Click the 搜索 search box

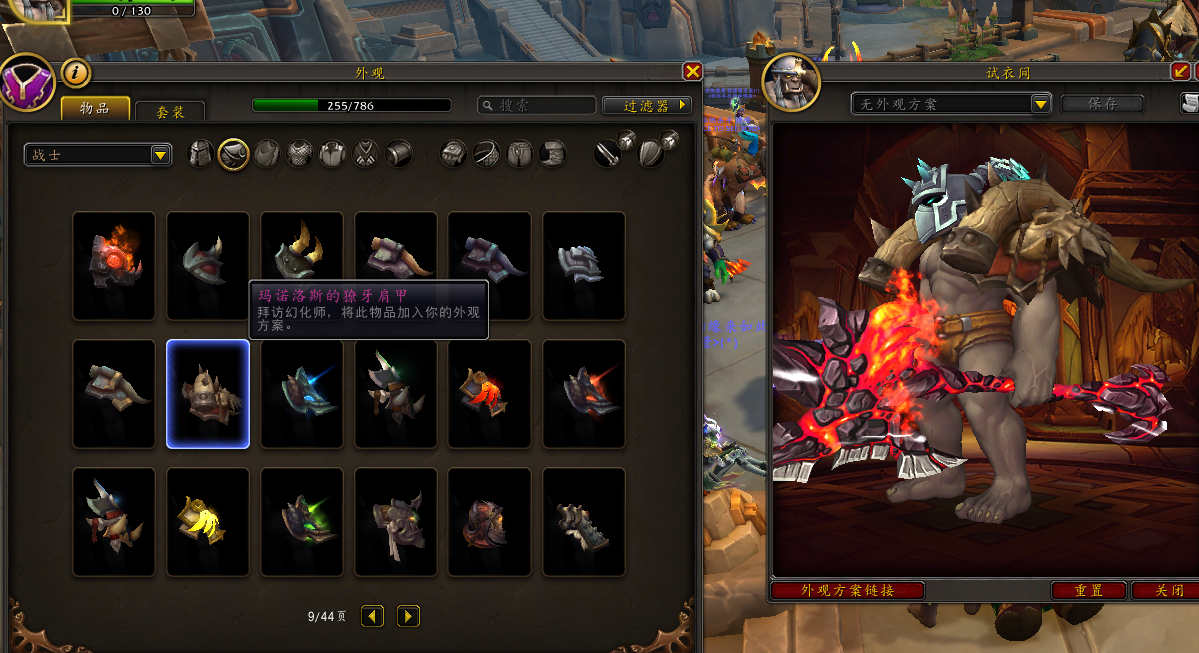click(536, 105)
